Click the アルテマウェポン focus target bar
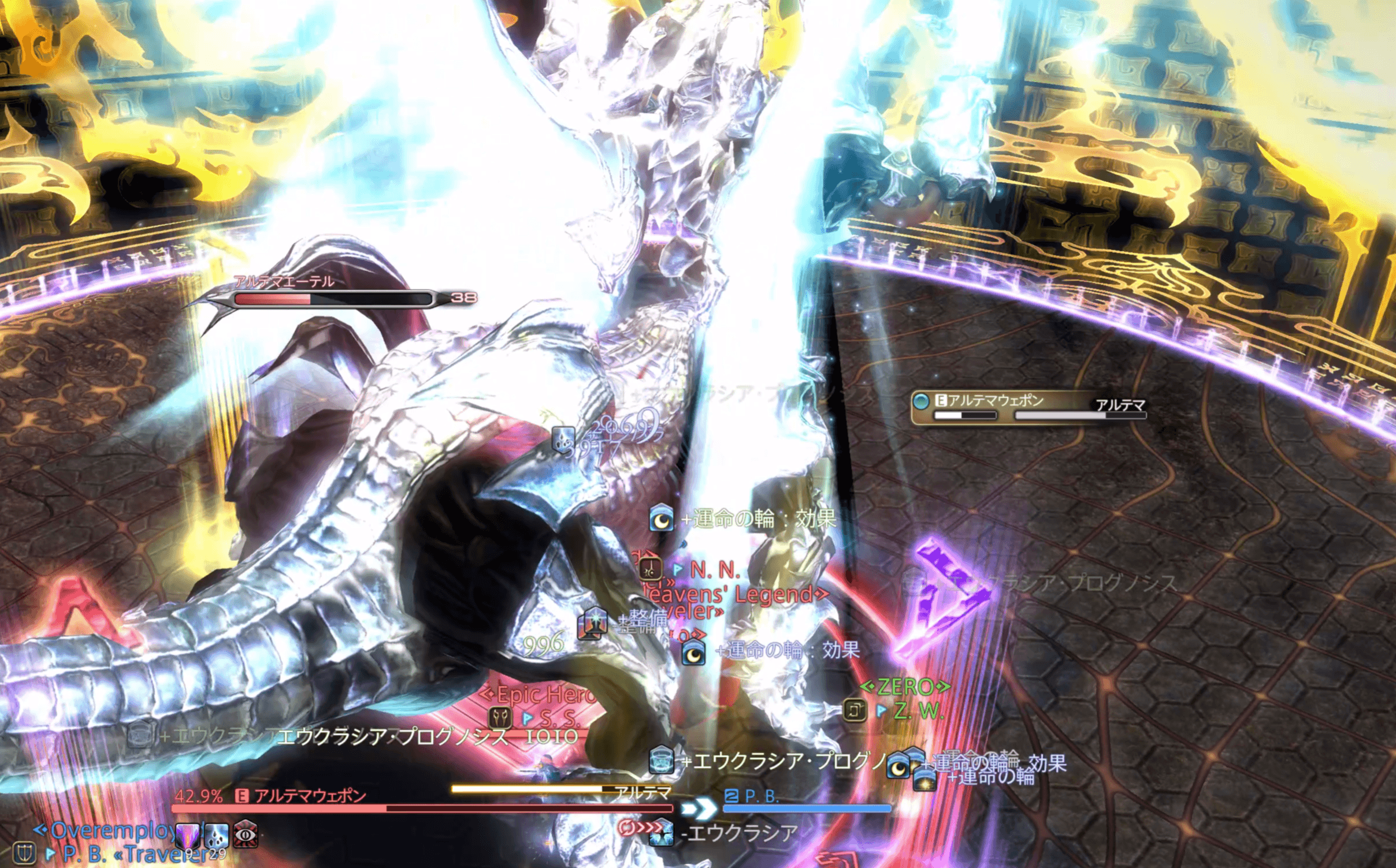The image size is (1396, 868). pyautogui.click(x=1027, y=407)
